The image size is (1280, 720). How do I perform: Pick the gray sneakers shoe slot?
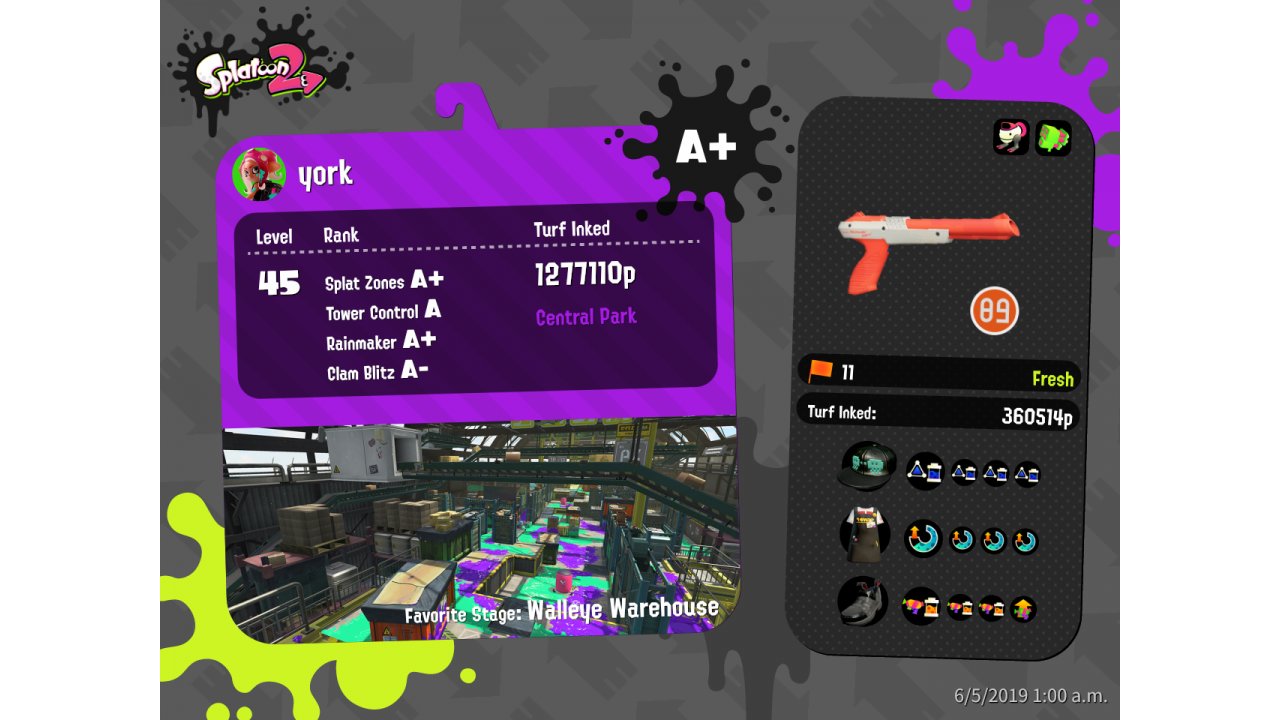coord(862,602)
